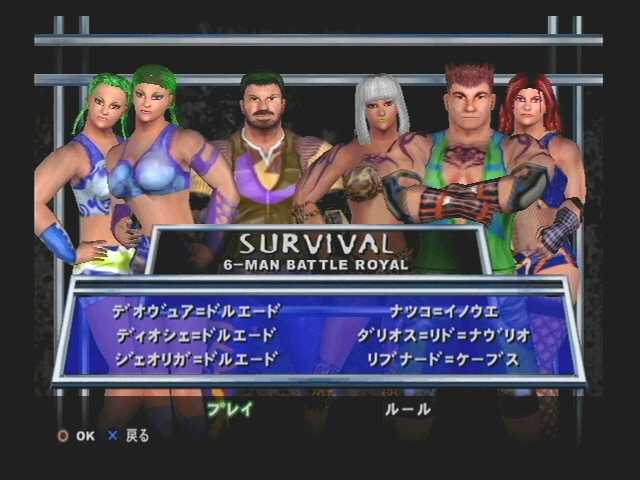The image size is (640, 480).
Task: Click the ディオシェ=ドルエード name row
Action: [196, 334]
